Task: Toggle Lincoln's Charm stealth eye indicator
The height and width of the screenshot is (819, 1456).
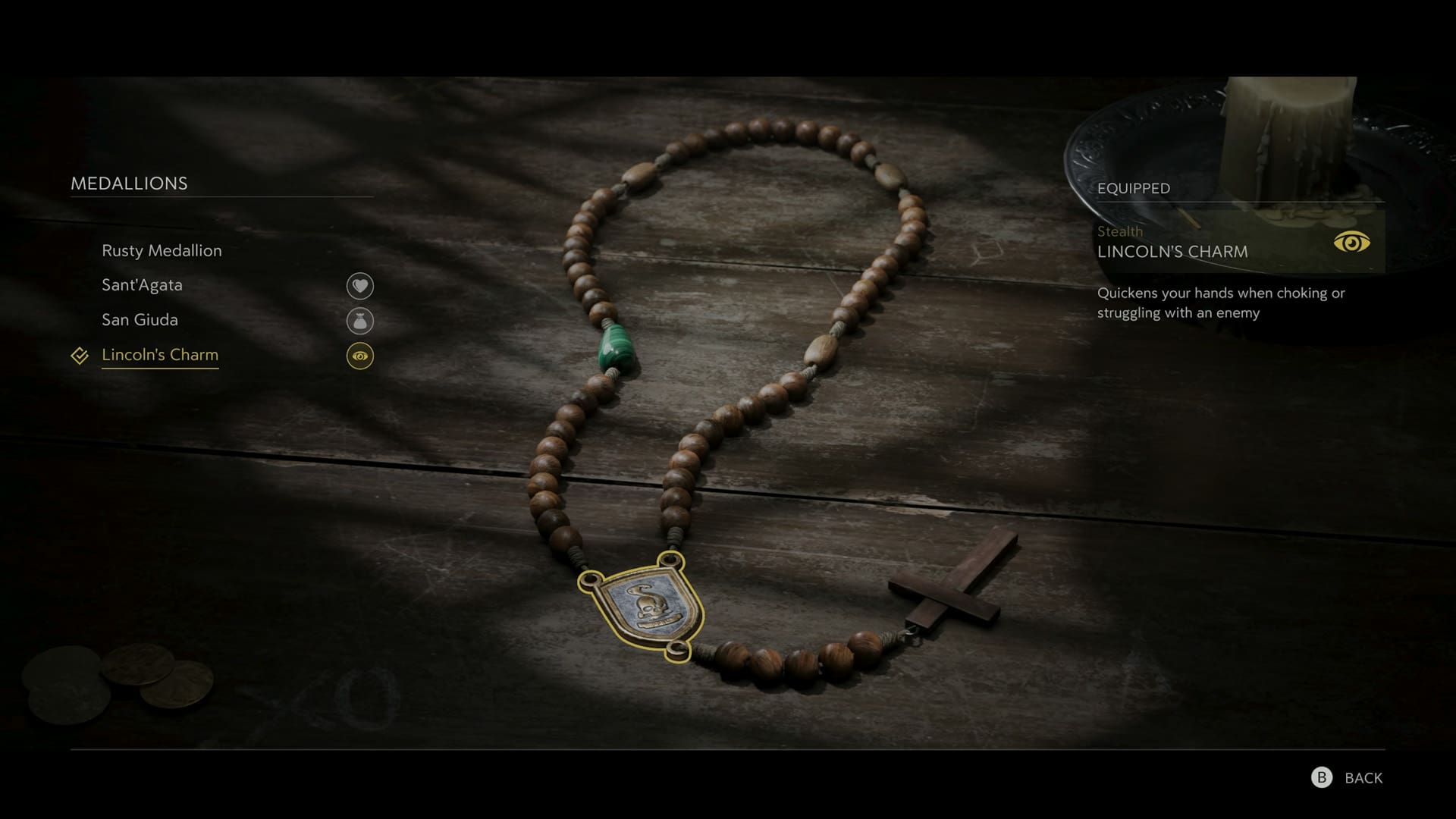Action: (361, 355)
